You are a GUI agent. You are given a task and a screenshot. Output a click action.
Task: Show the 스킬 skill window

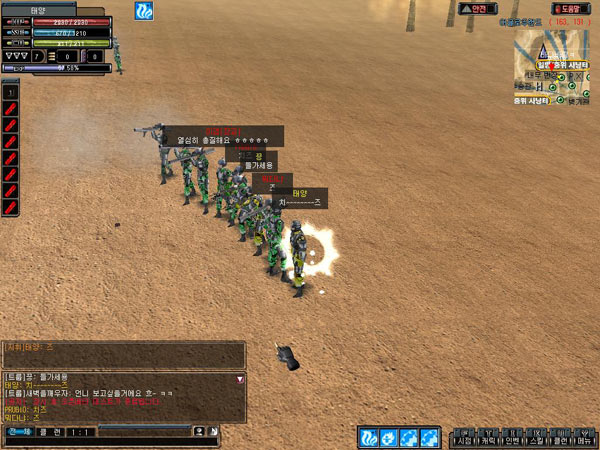(x=536, y=440)
